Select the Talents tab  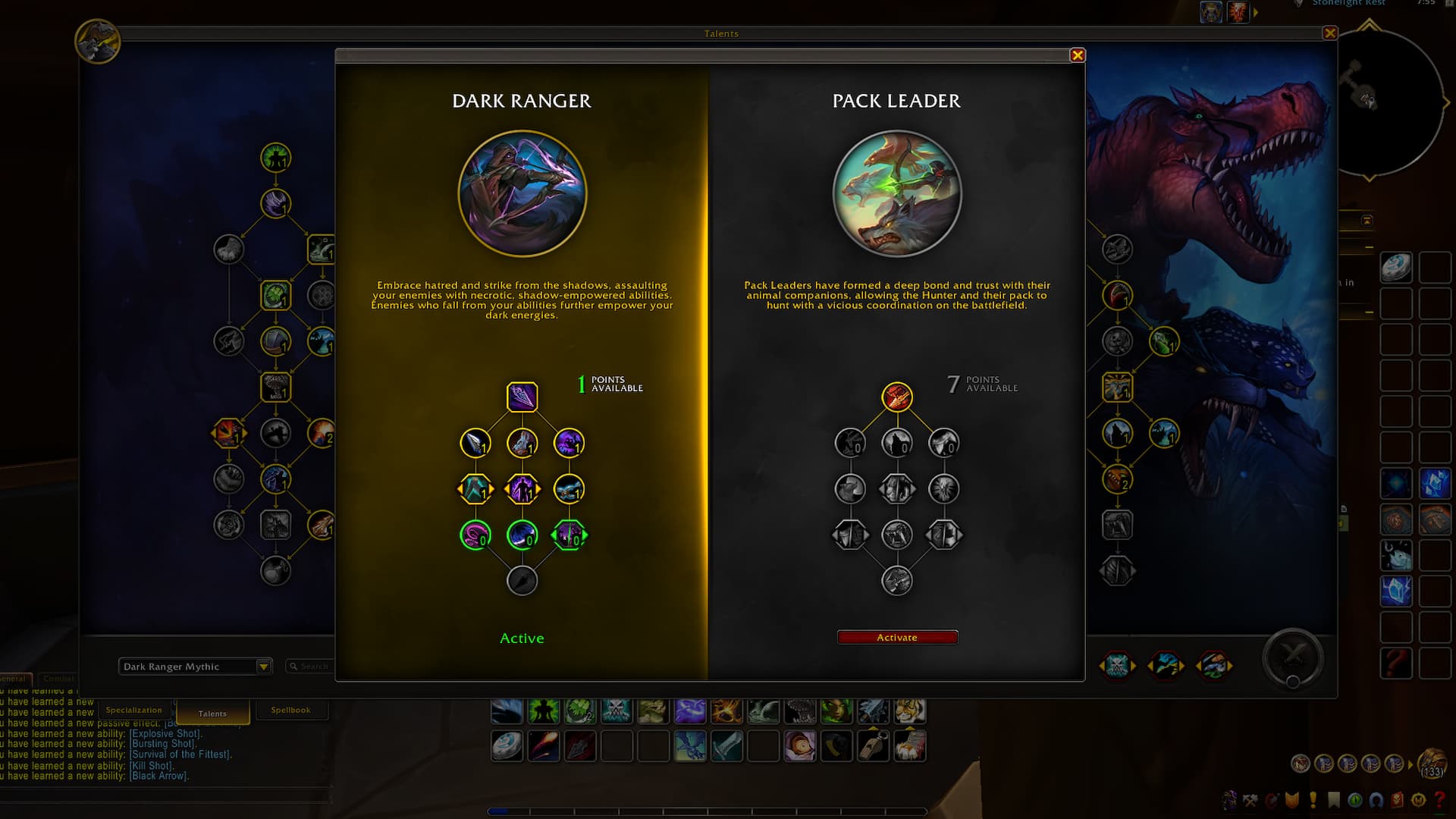[x=212, y=714]
